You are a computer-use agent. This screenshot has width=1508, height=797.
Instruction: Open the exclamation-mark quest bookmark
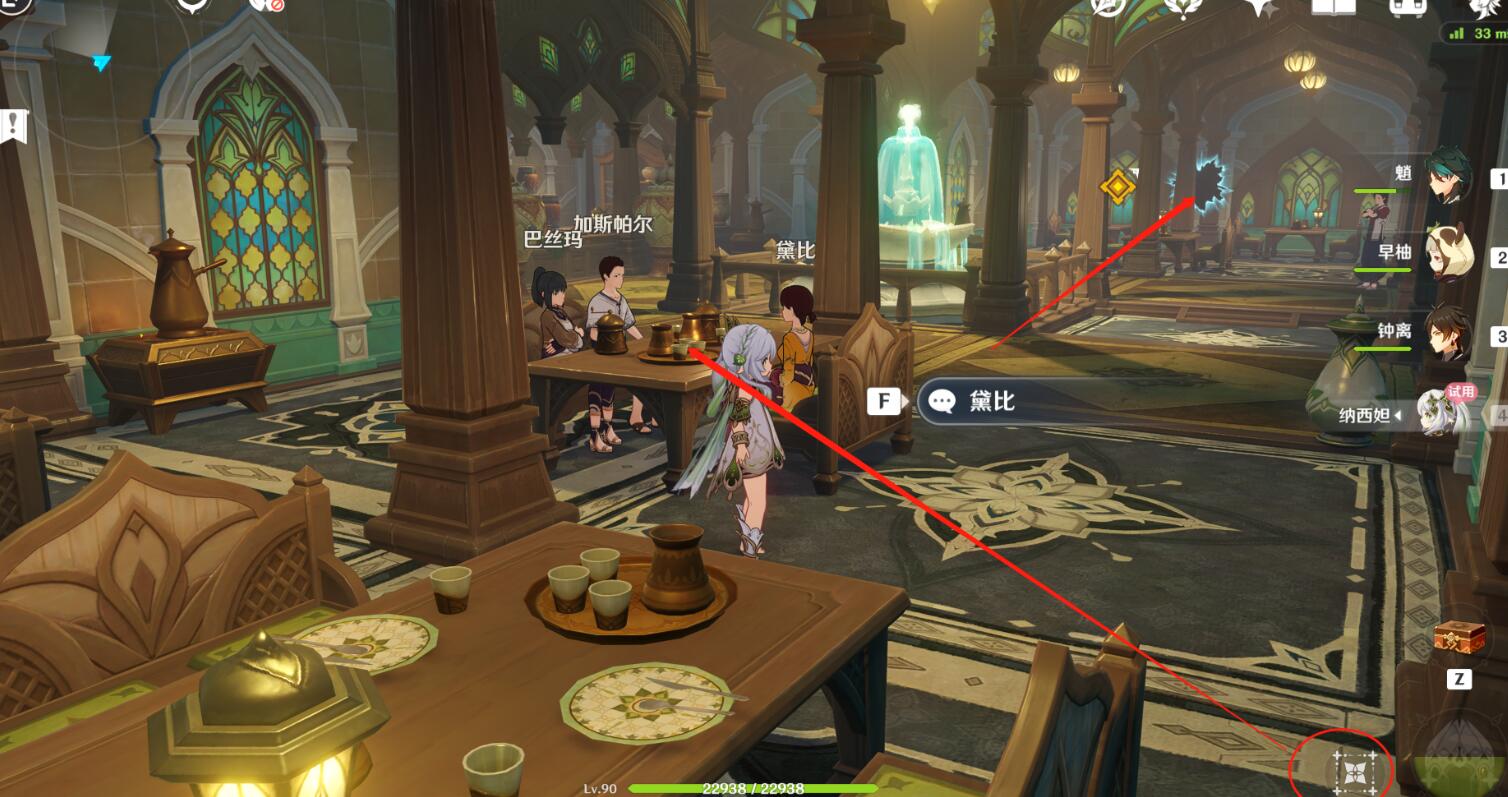click(13, 127)
